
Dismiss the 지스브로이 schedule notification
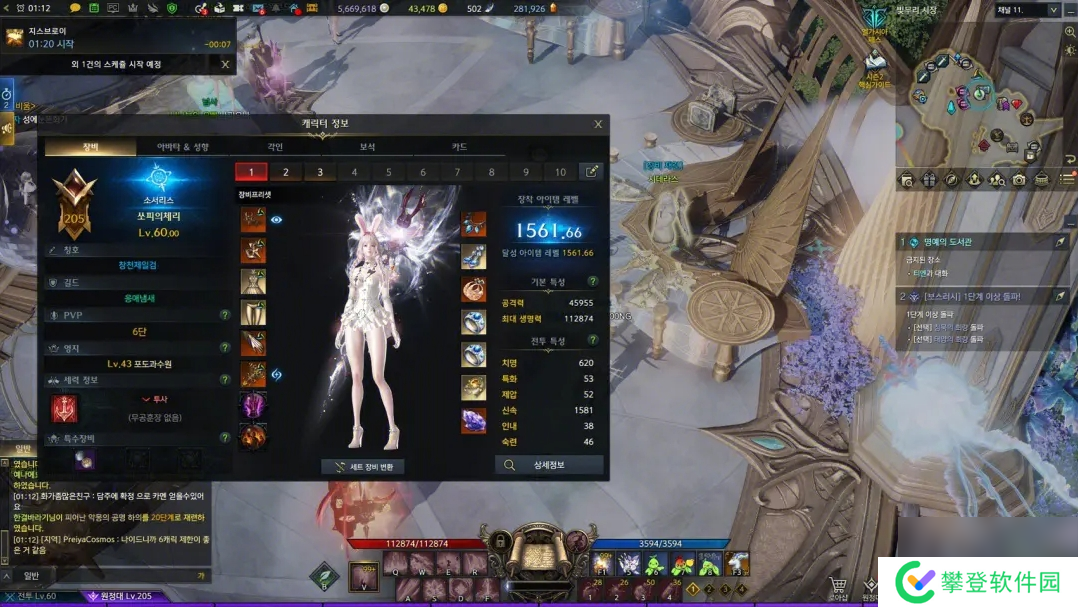point(225,64)
